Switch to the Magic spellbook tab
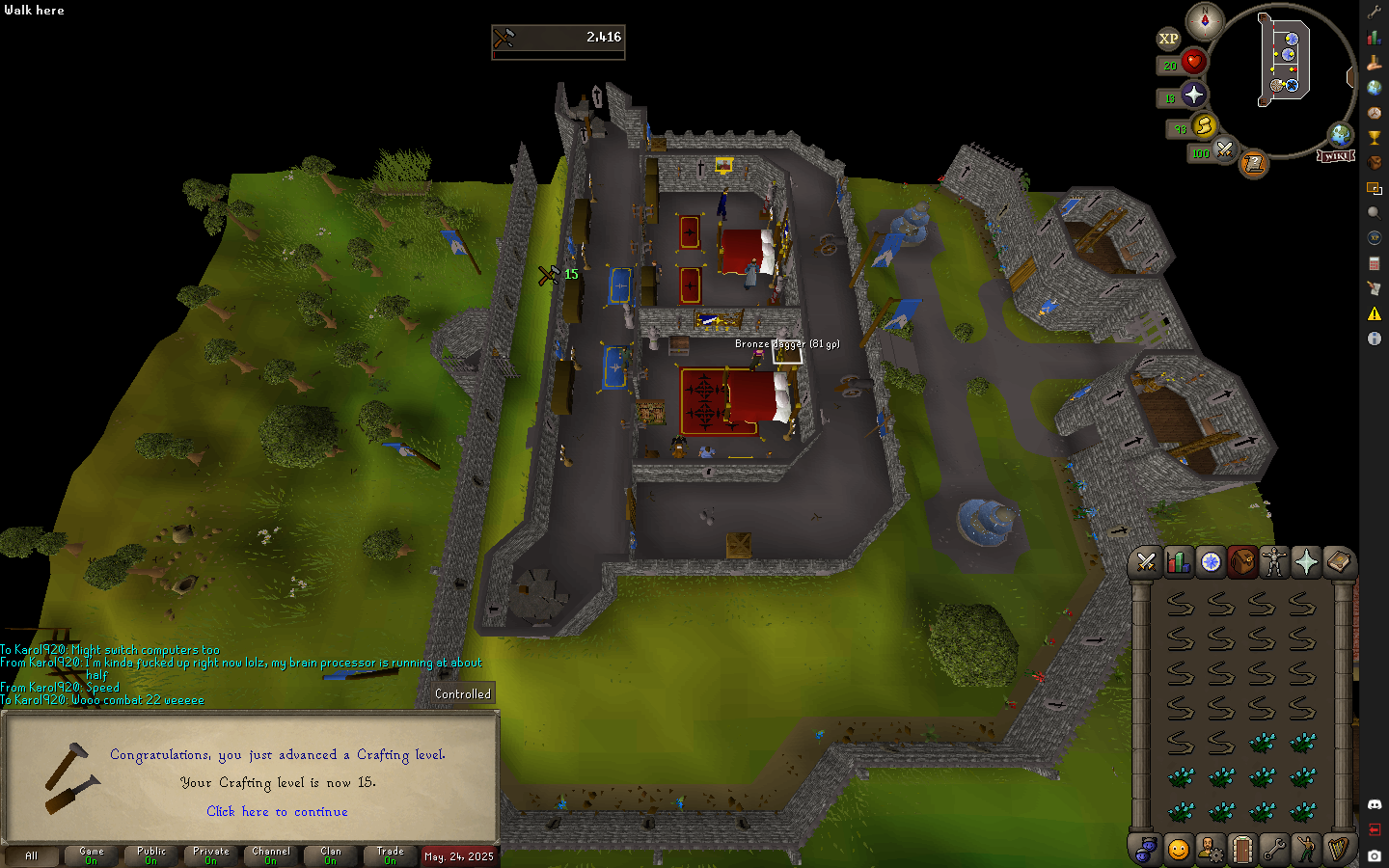1389x868 pixels. (1338, 562)
